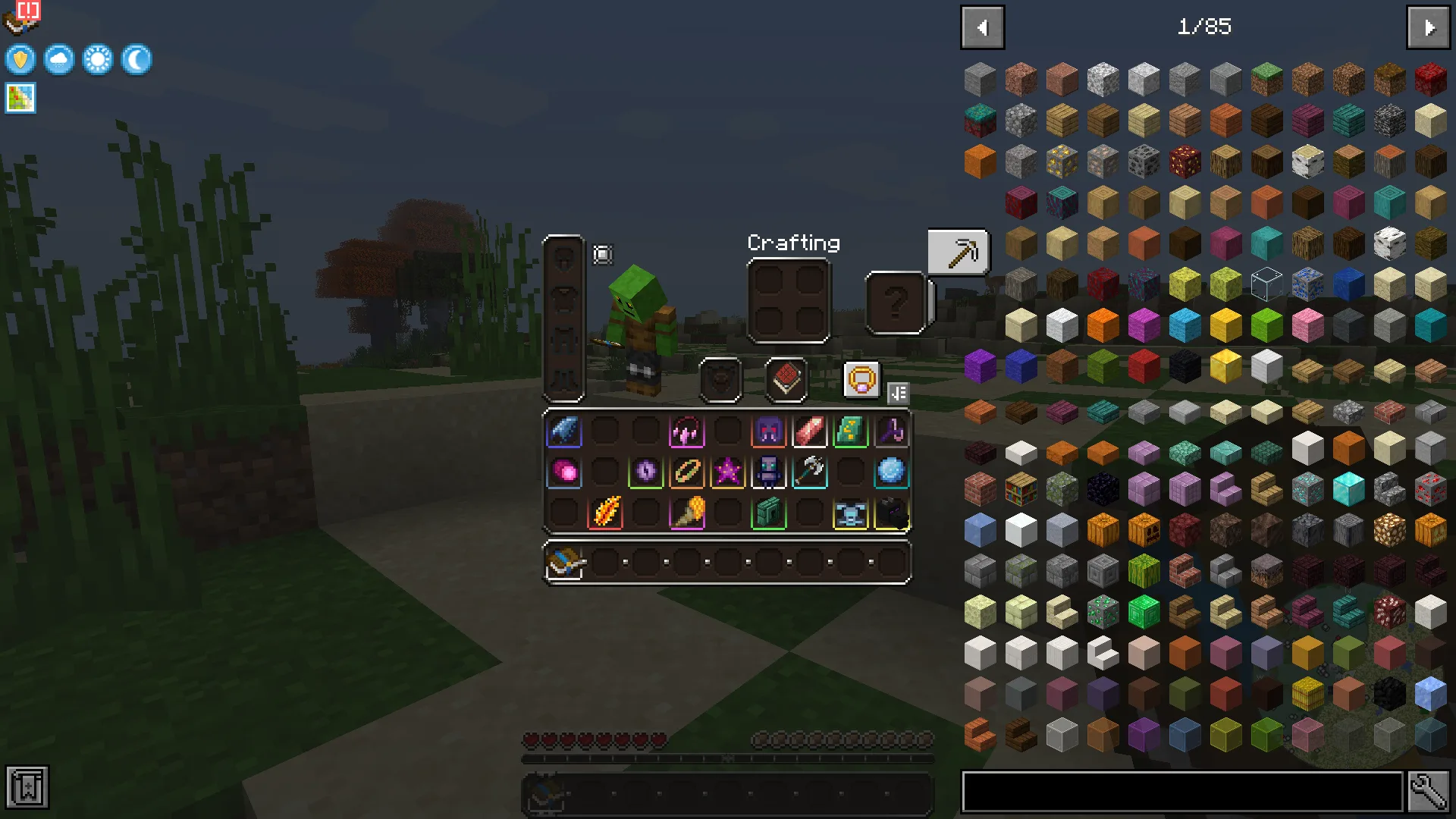1456x819 pixels.
Task: Go to the previous JEI page arrow
Action: (x=983, y=27)
